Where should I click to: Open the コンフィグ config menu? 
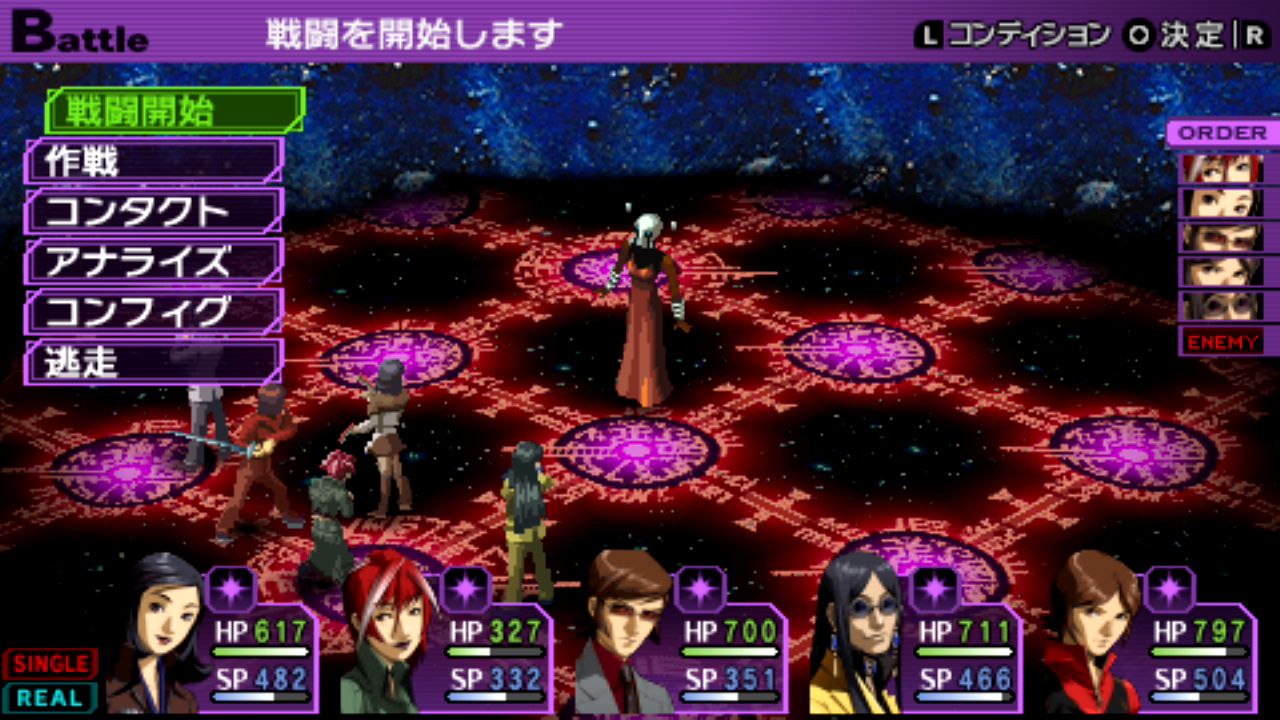155,312
